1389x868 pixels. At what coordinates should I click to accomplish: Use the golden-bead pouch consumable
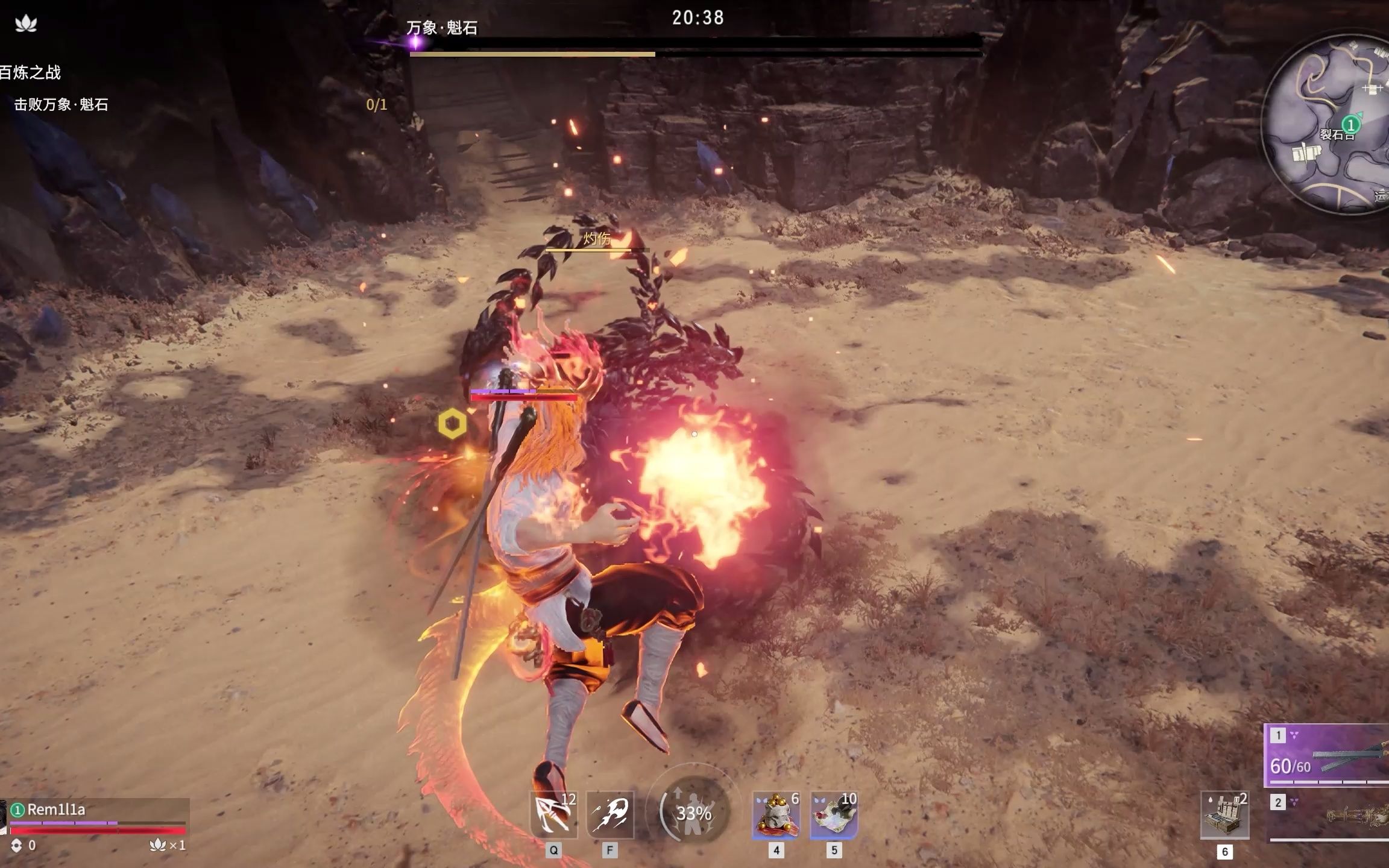pos(776,815)
